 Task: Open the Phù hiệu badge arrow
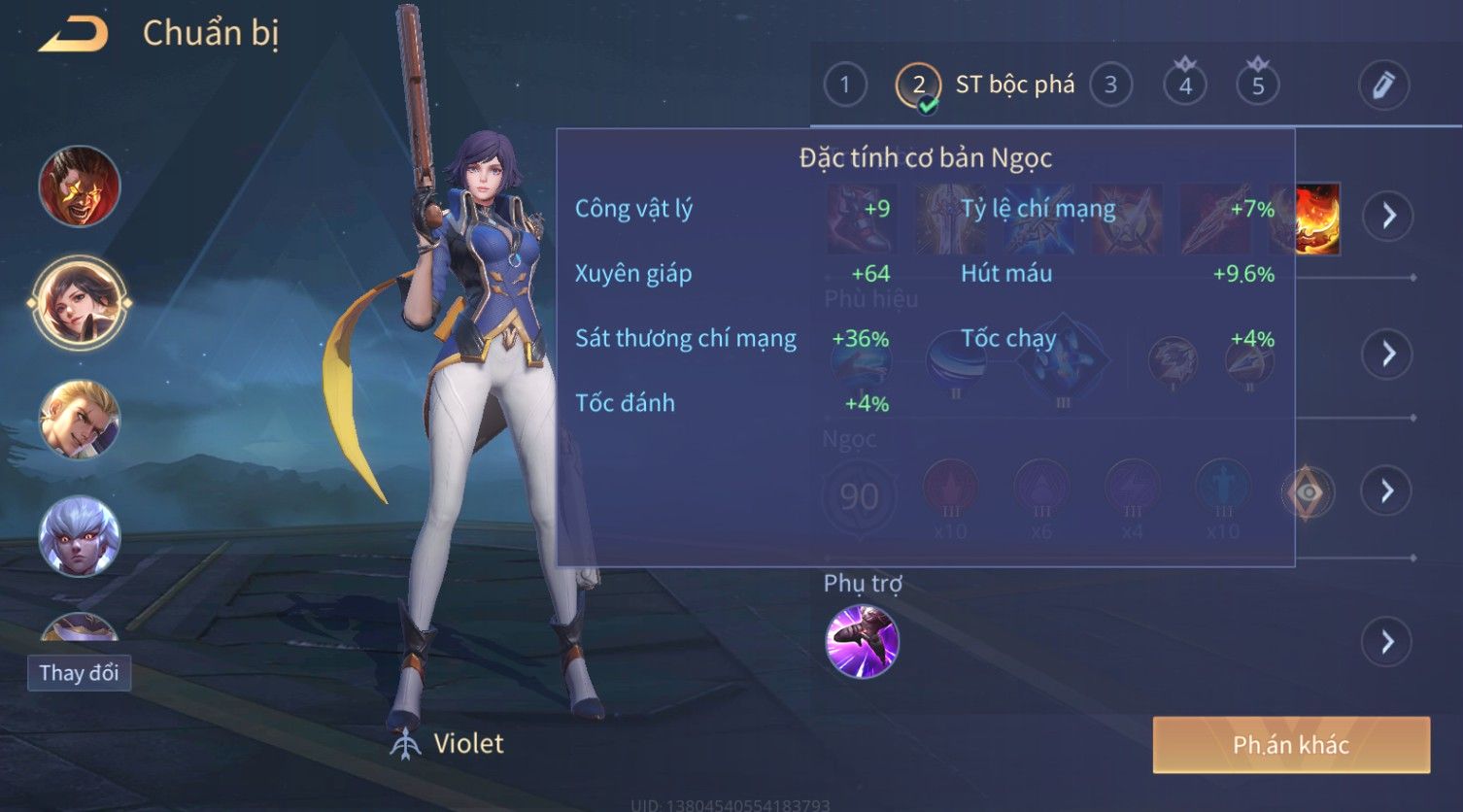tap(1388, 354)
